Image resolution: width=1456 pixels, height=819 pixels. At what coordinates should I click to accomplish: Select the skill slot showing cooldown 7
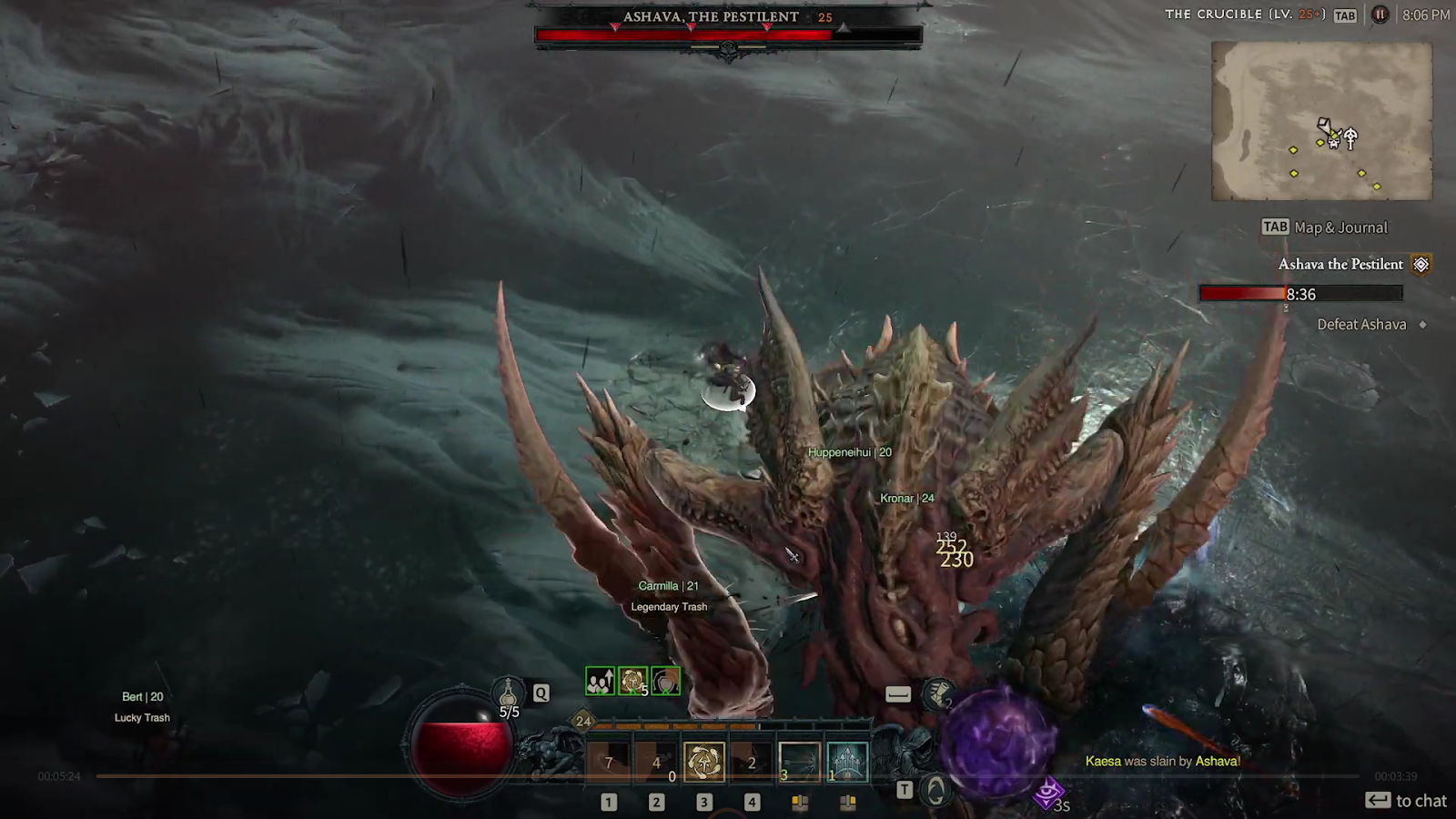pyautogui.click(x=609, y=762)
